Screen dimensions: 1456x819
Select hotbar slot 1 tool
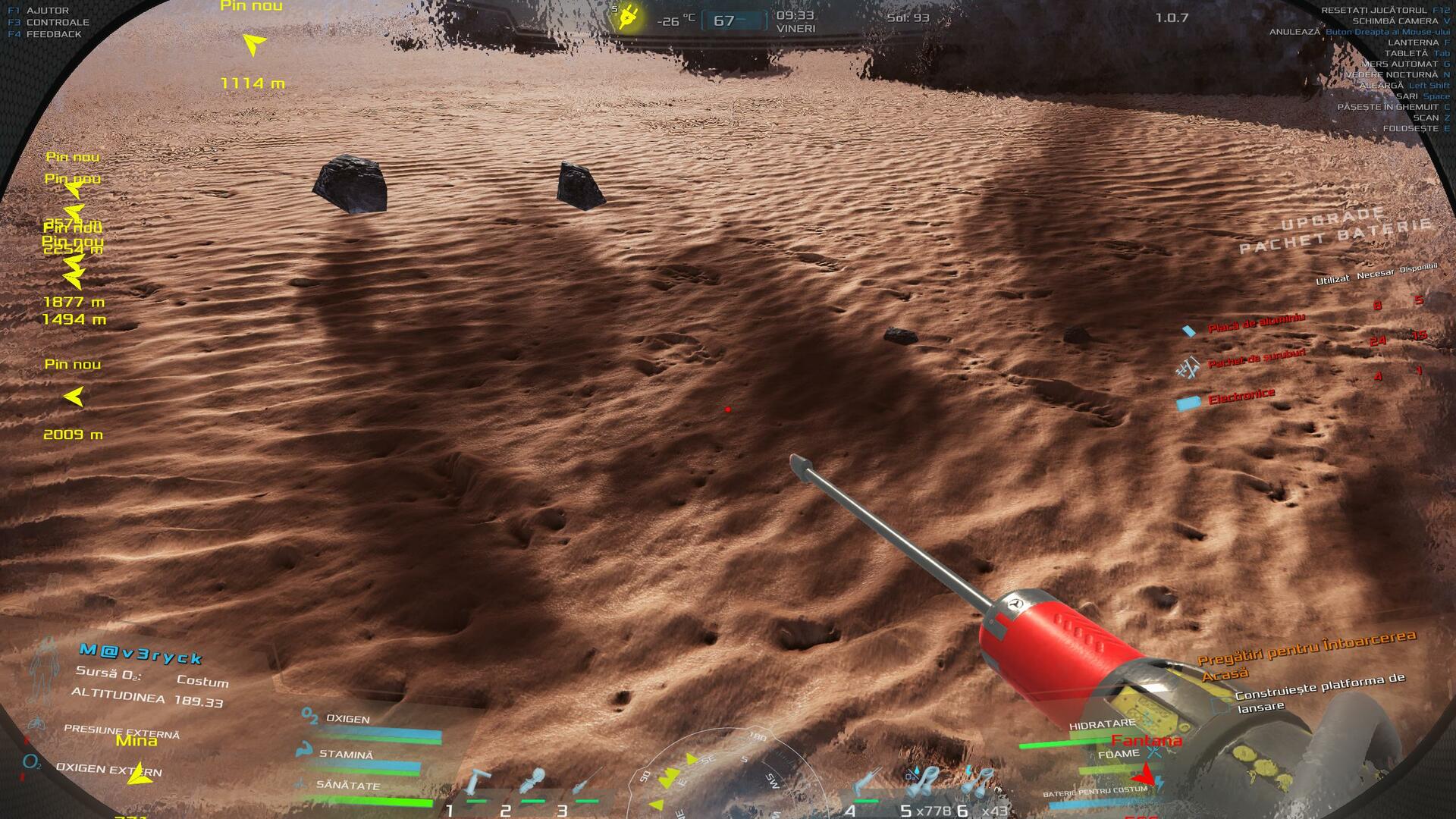pos(478,785)
